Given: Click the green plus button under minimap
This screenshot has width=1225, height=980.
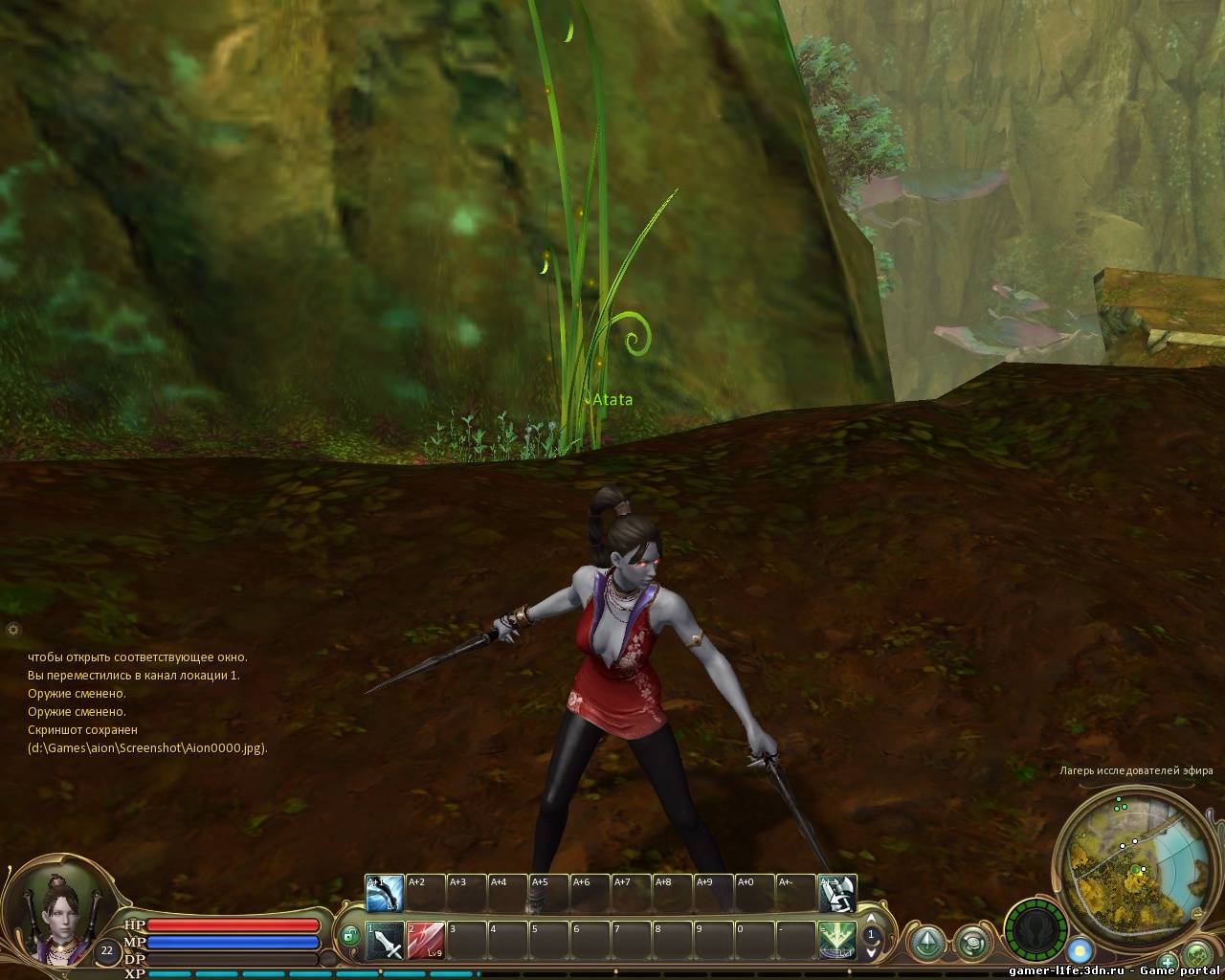Looking at the screenshot, I should [1168, 962].
